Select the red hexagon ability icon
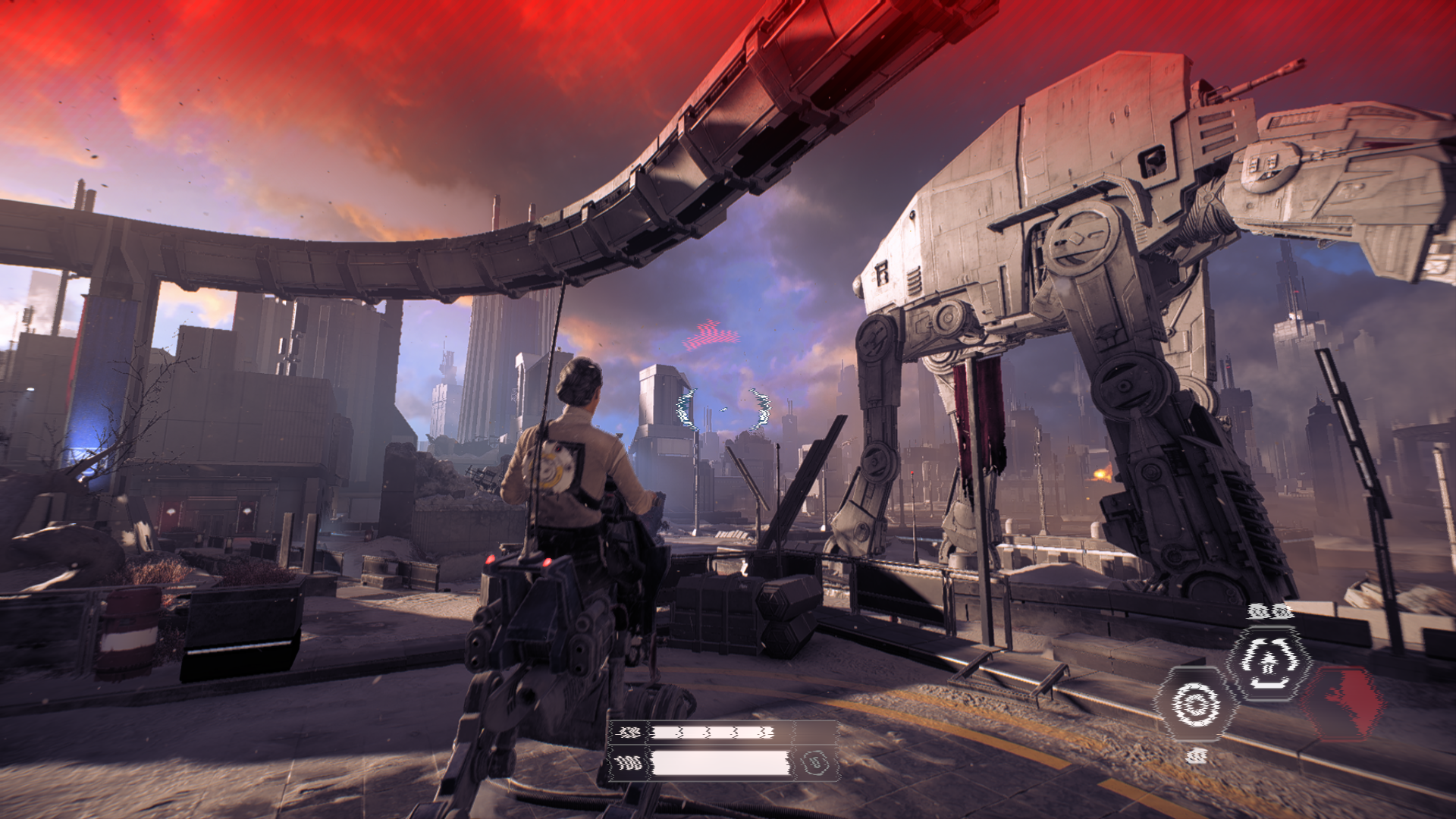 (1343, 702)
